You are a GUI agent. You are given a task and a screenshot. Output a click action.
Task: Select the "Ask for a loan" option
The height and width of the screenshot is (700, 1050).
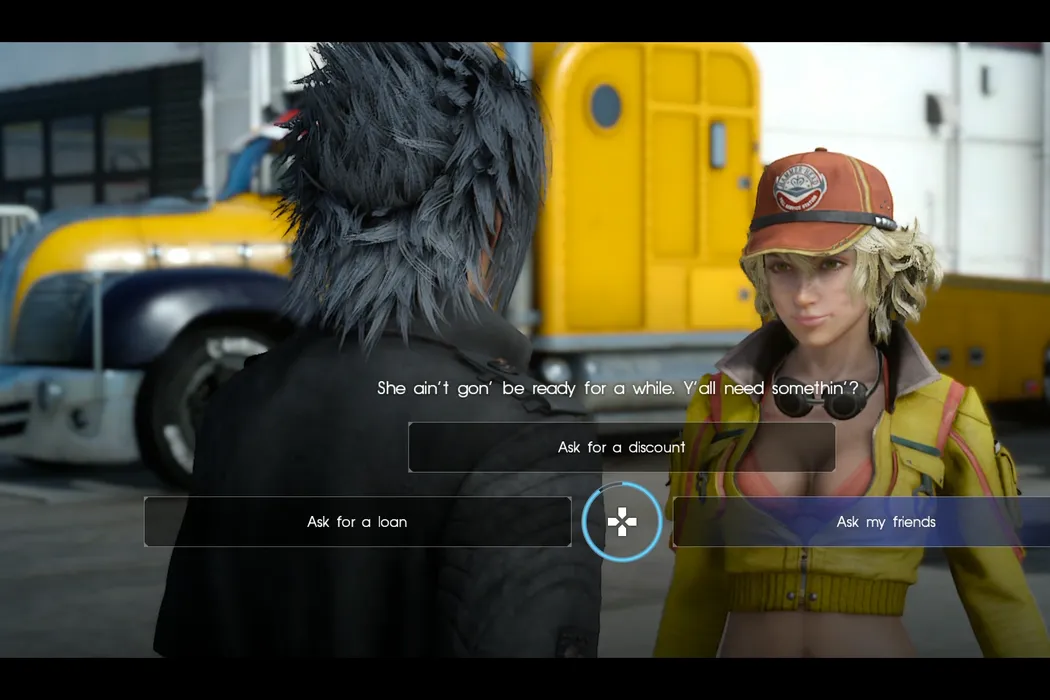pos(357,522)
